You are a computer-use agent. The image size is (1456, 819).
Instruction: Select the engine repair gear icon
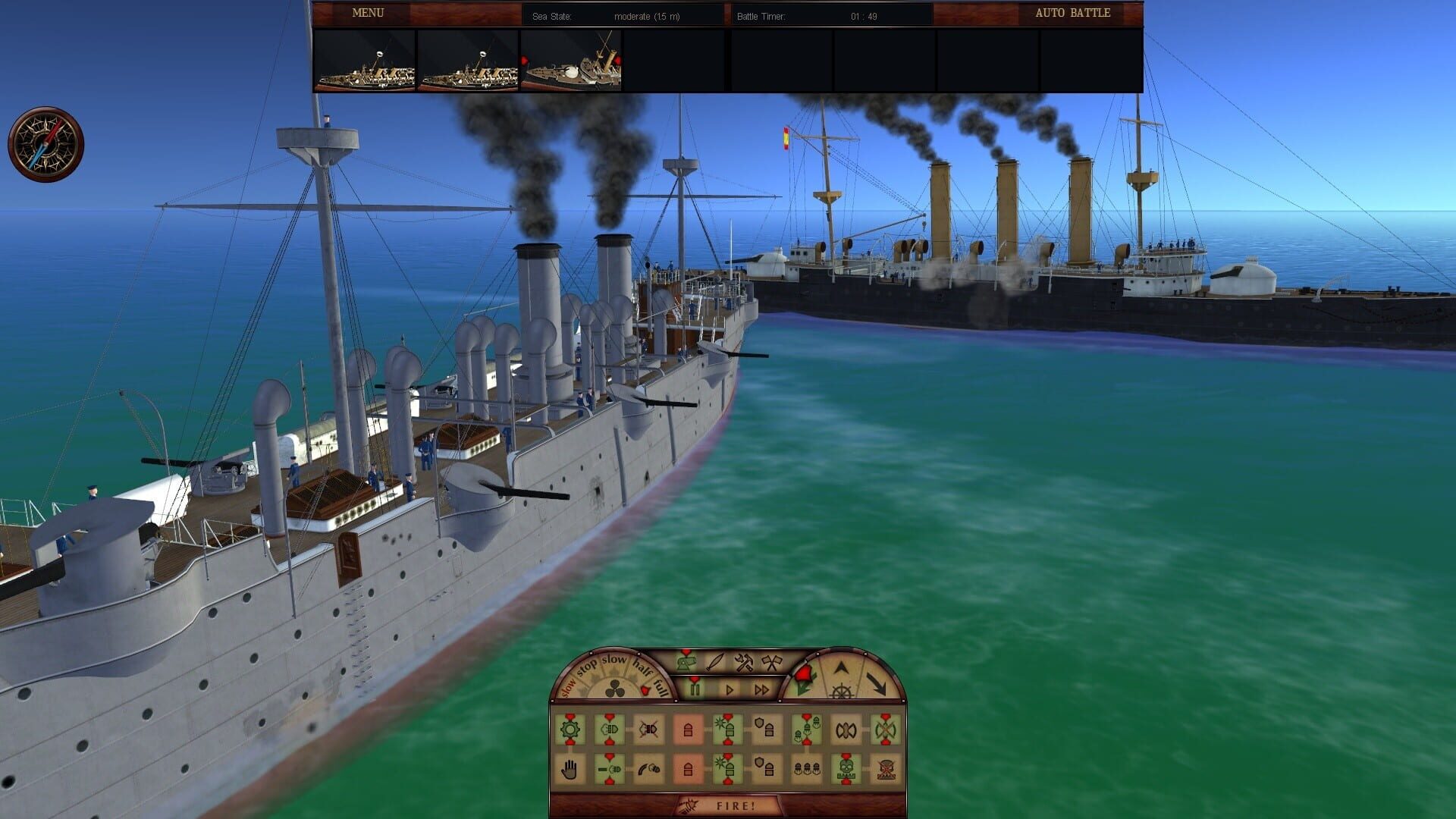coord(570,730)
